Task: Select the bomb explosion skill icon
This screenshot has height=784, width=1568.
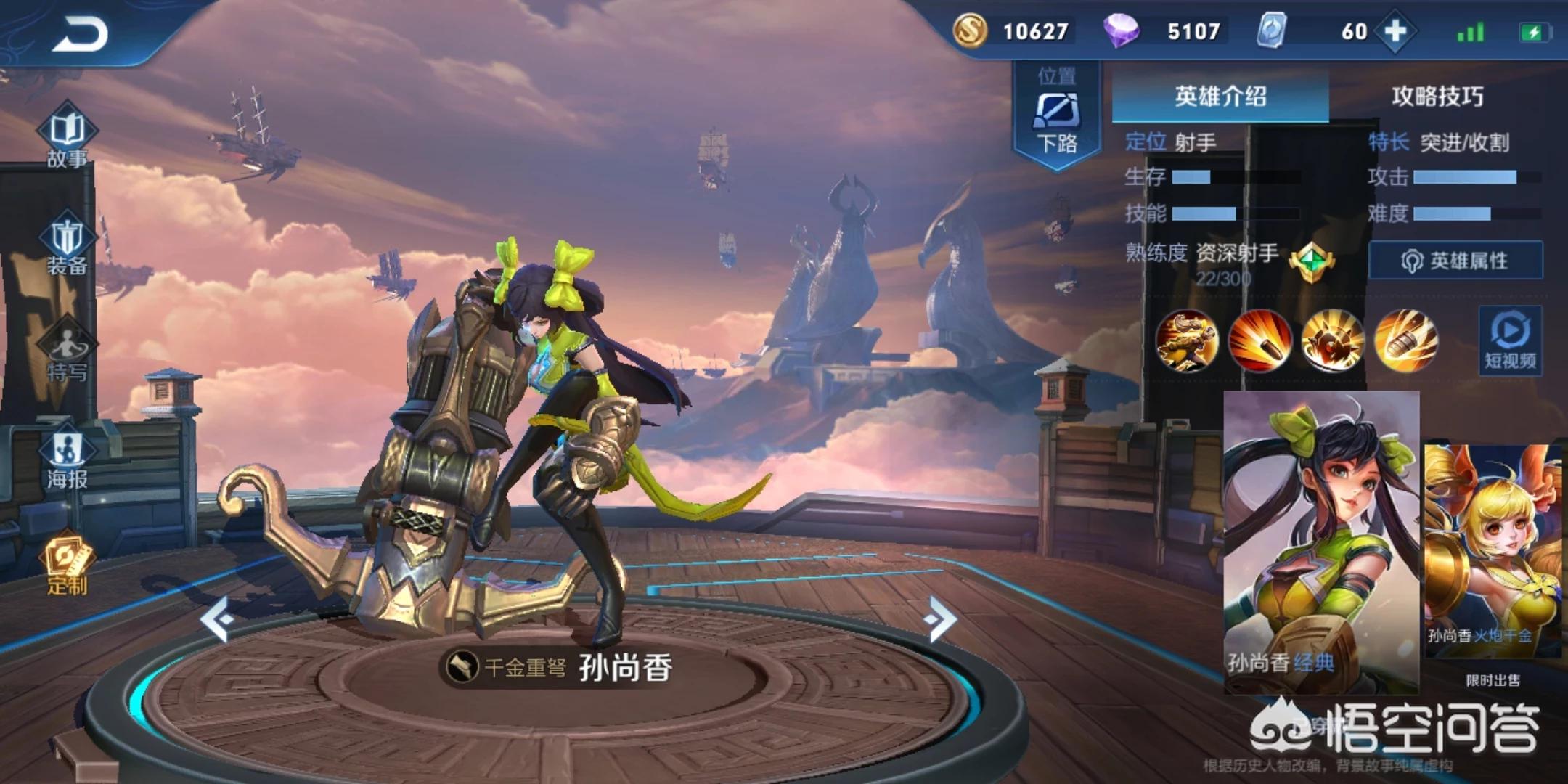Action: pyautogui.click(x=1332, y=340)
